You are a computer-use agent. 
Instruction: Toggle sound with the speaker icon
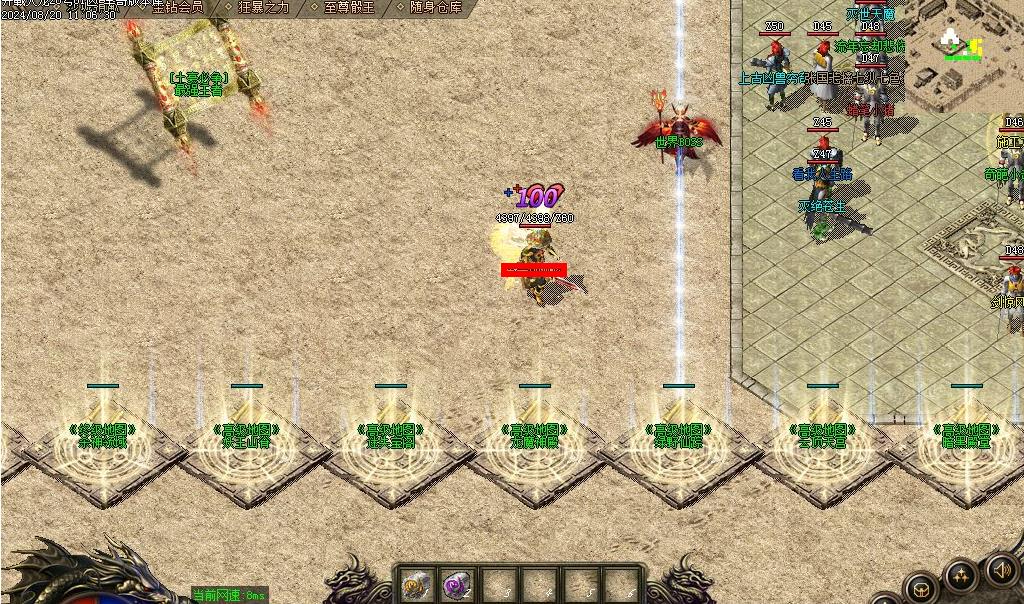coord(1002,569)
